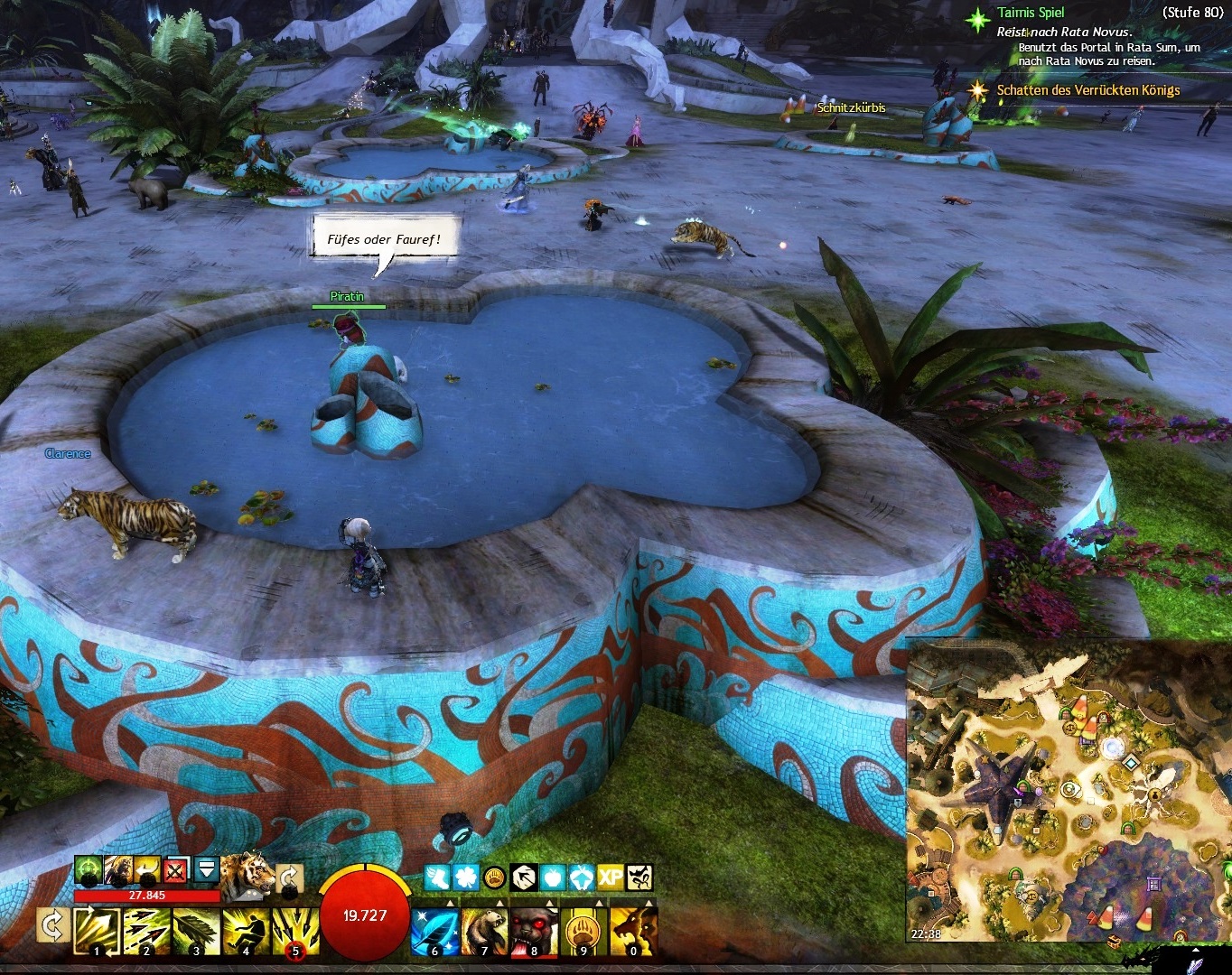
Task: Click the yellow return arrow pet command
Action: [x=148, y=870]
